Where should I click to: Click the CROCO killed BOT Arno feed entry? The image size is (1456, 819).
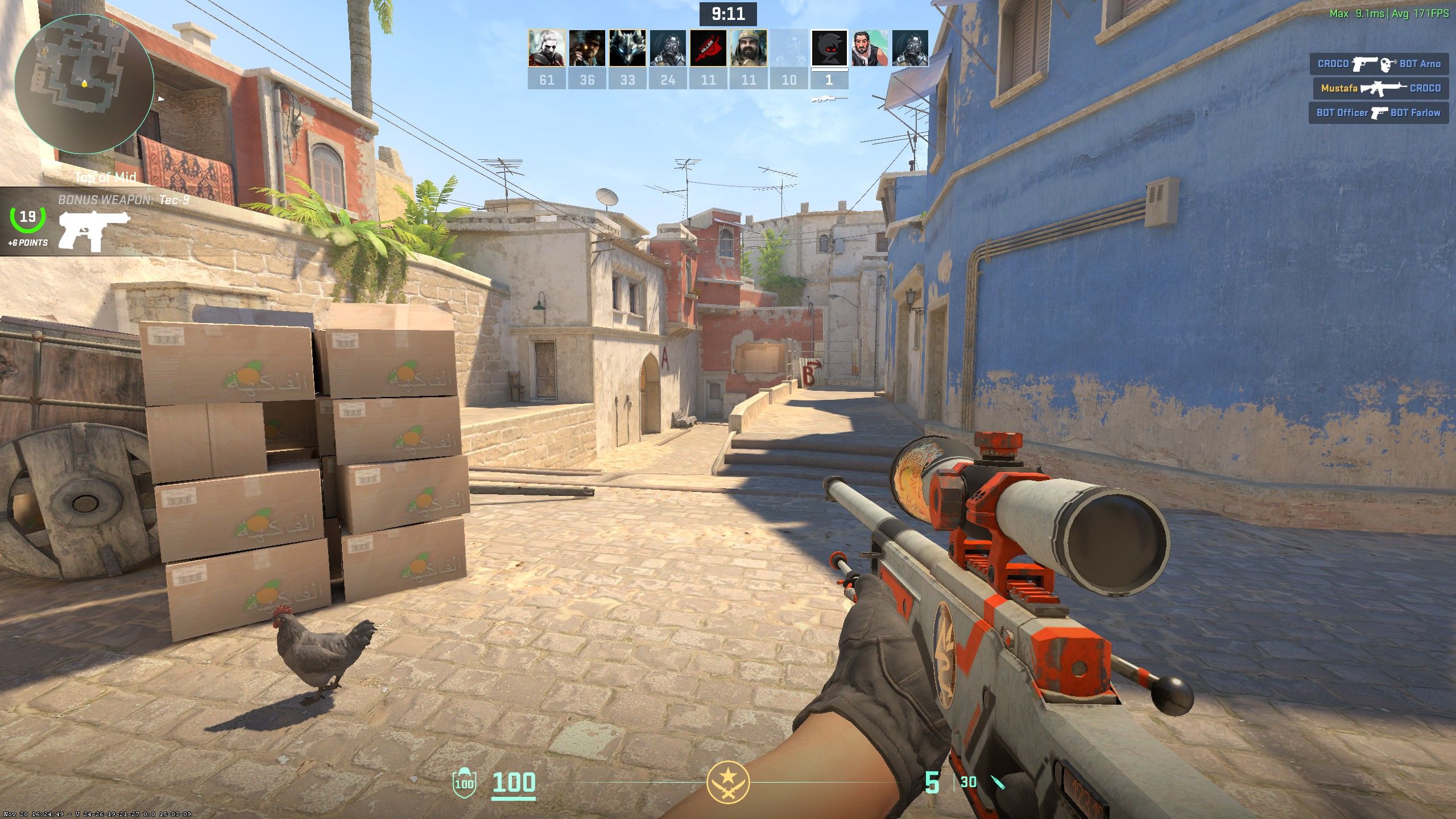(1379, 64)
